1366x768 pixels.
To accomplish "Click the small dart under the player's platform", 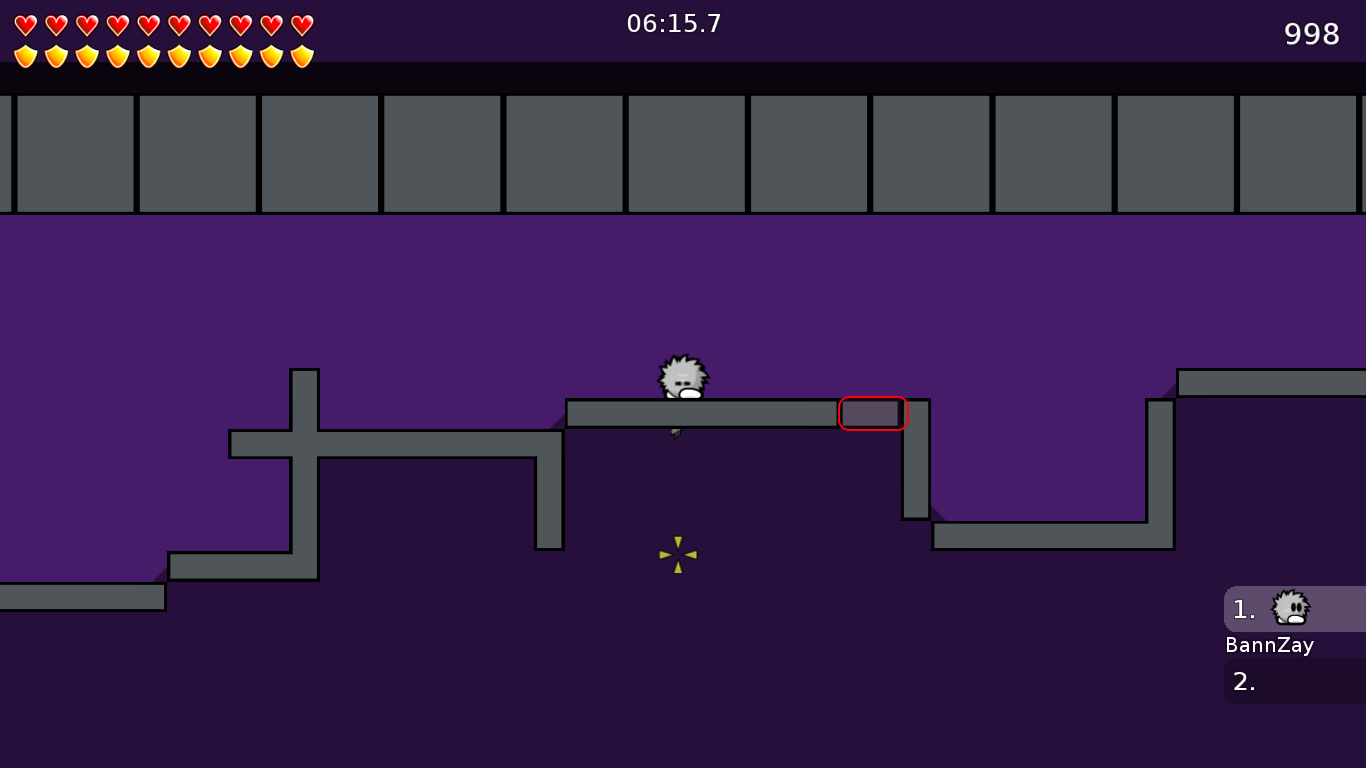I will pyautogui.click(x=675, y=432).
